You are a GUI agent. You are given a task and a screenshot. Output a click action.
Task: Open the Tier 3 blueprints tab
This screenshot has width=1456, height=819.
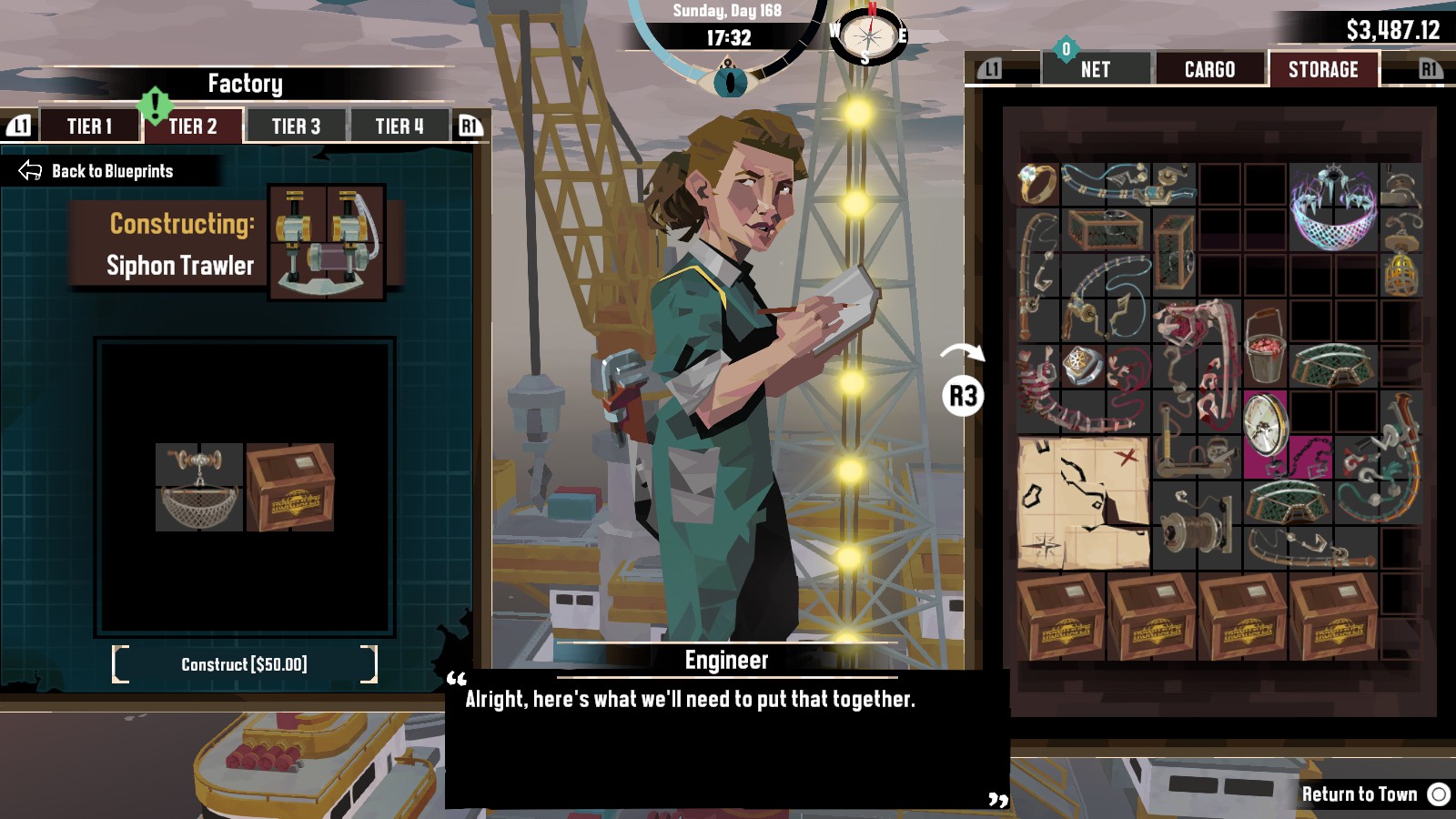pos(296,126)
